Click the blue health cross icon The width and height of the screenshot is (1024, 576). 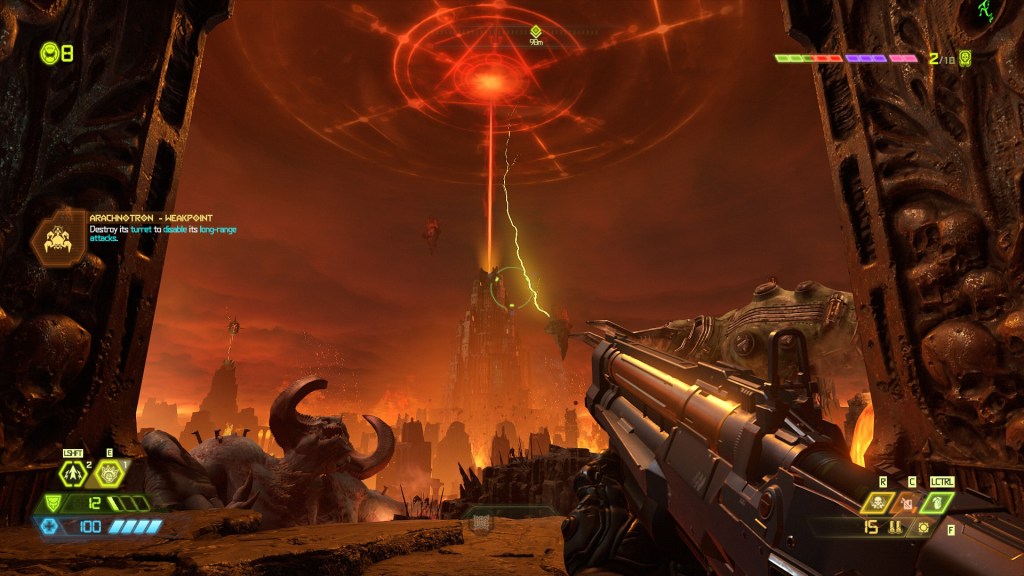tap(47, 526)
